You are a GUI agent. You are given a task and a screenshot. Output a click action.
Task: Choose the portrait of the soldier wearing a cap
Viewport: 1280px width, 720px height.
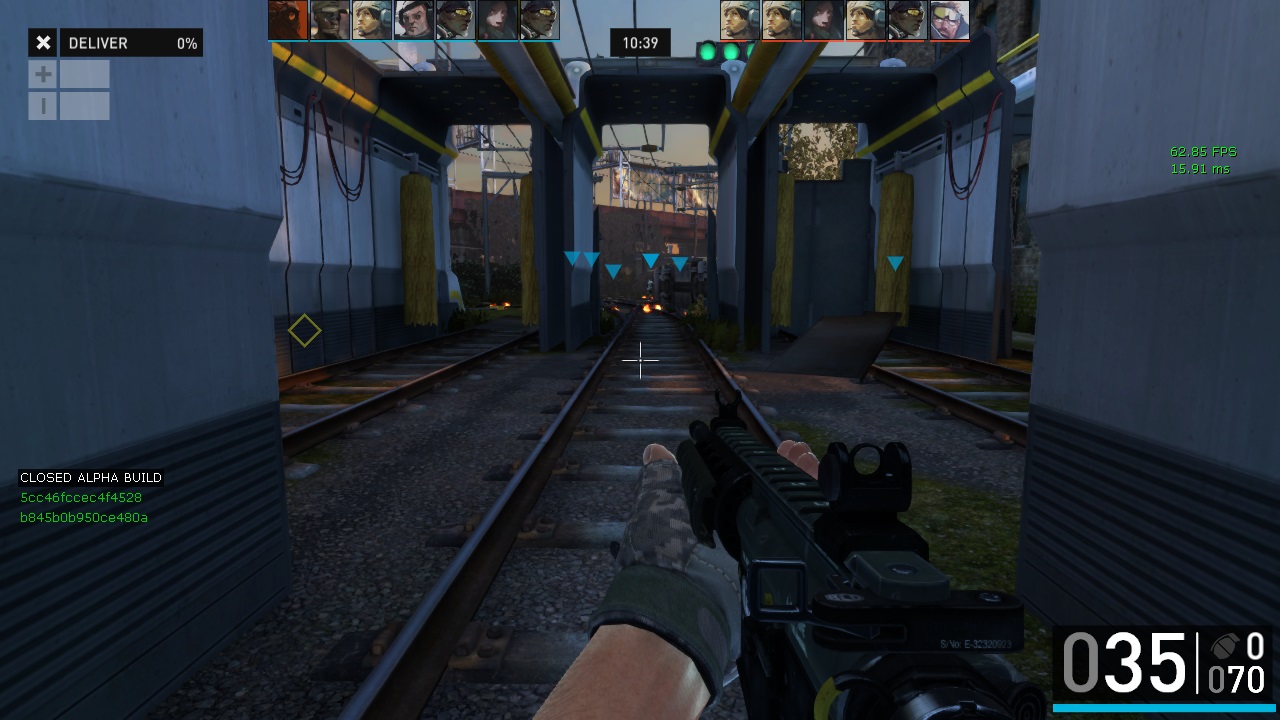coord(329,20)
